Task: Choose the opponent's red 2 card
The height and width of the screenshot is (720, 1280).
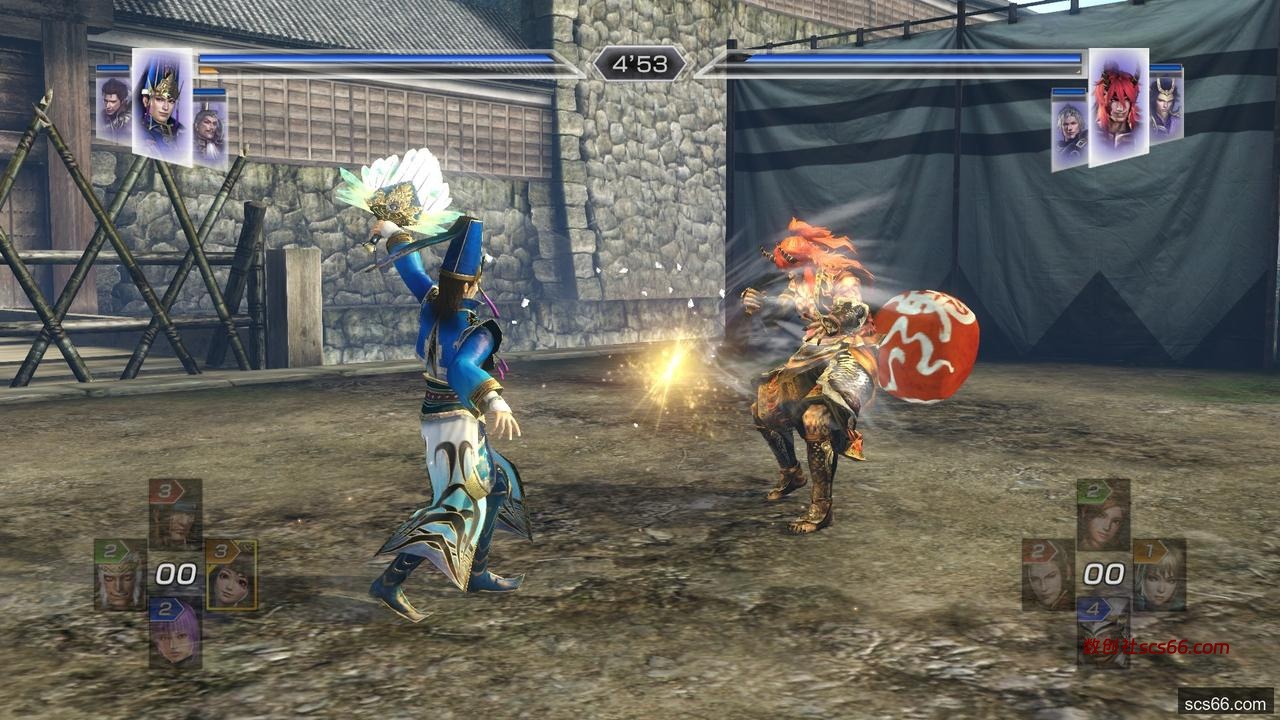Action: click(1048, 575)
